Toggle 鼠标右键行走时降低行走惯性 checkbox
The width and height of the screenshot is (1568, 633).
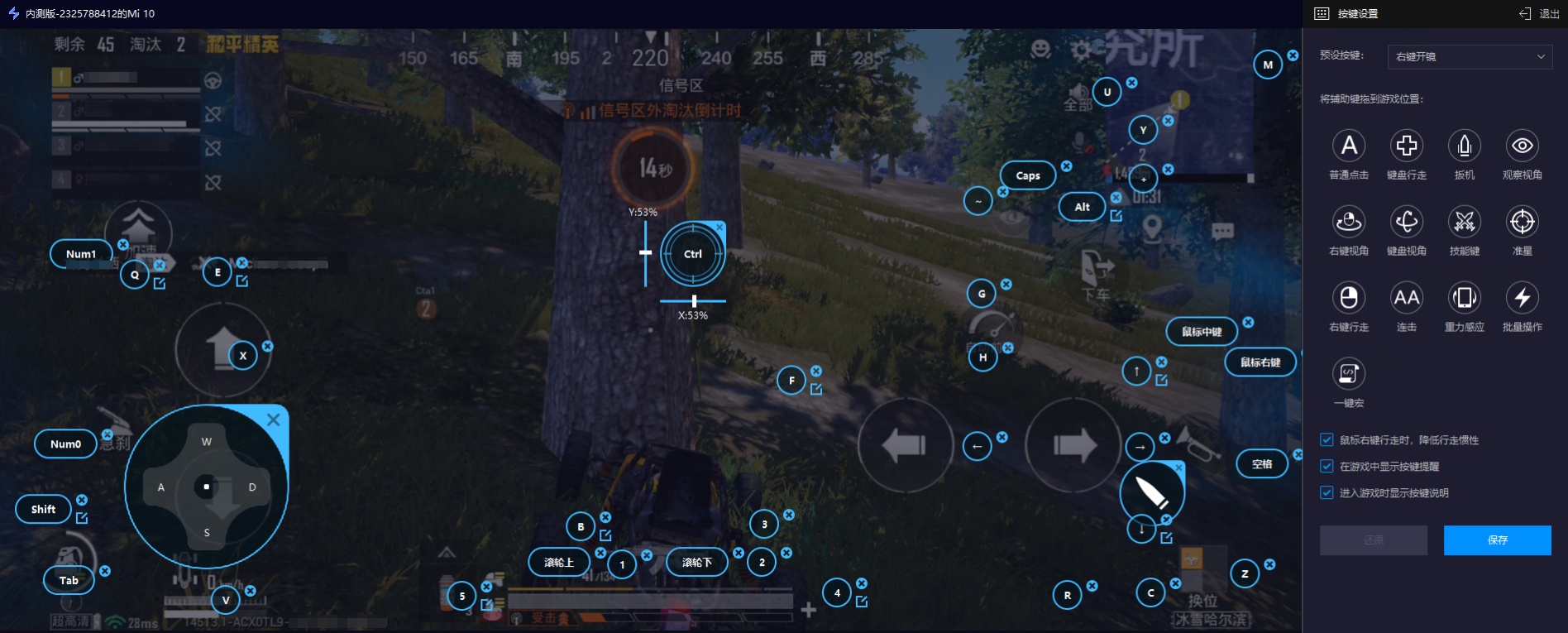(x=1327, y=440)
